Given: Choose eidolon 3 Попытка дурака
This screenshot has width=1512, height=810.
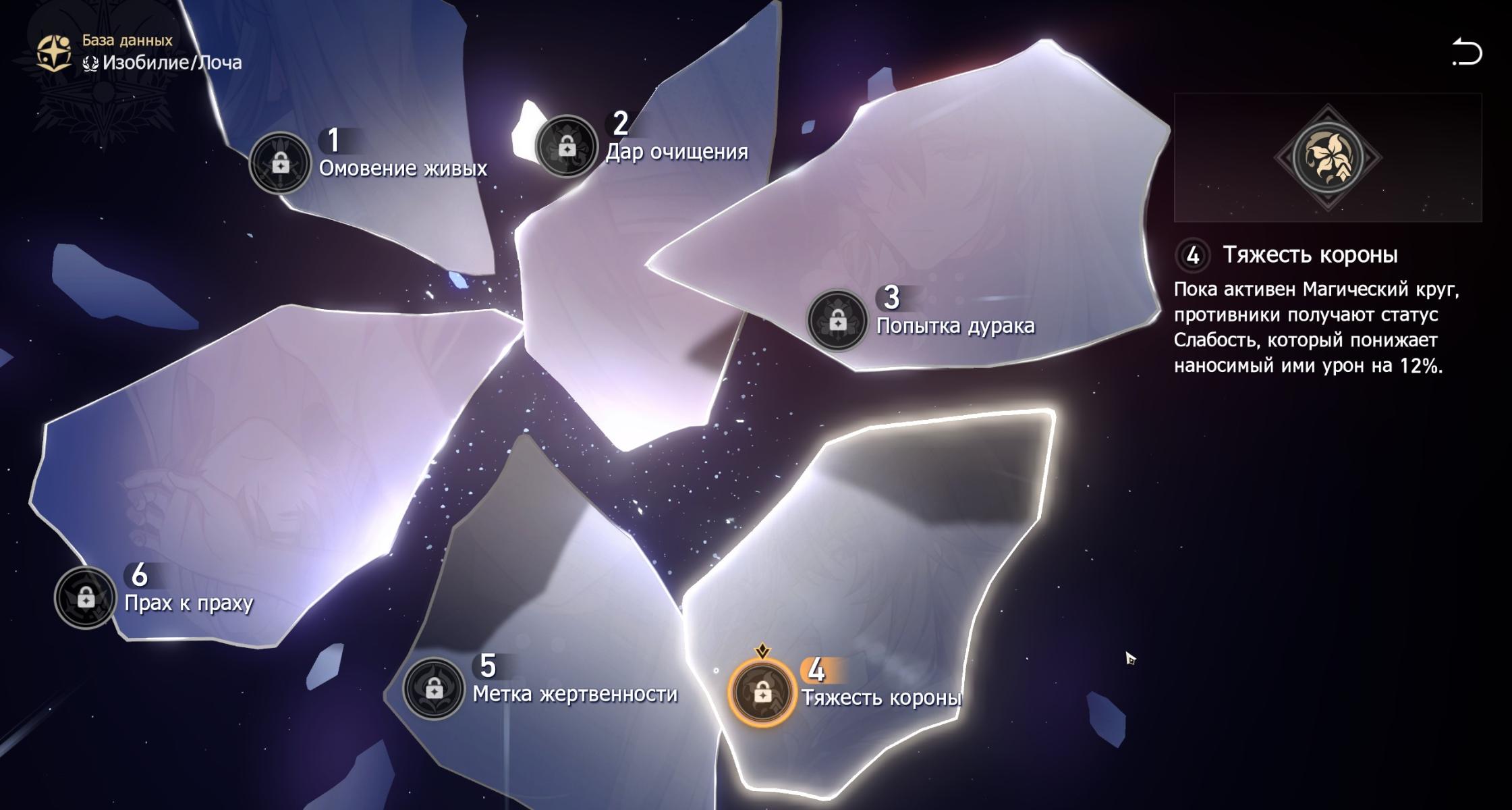Looking at the screenshot, I should coord(837,321).
